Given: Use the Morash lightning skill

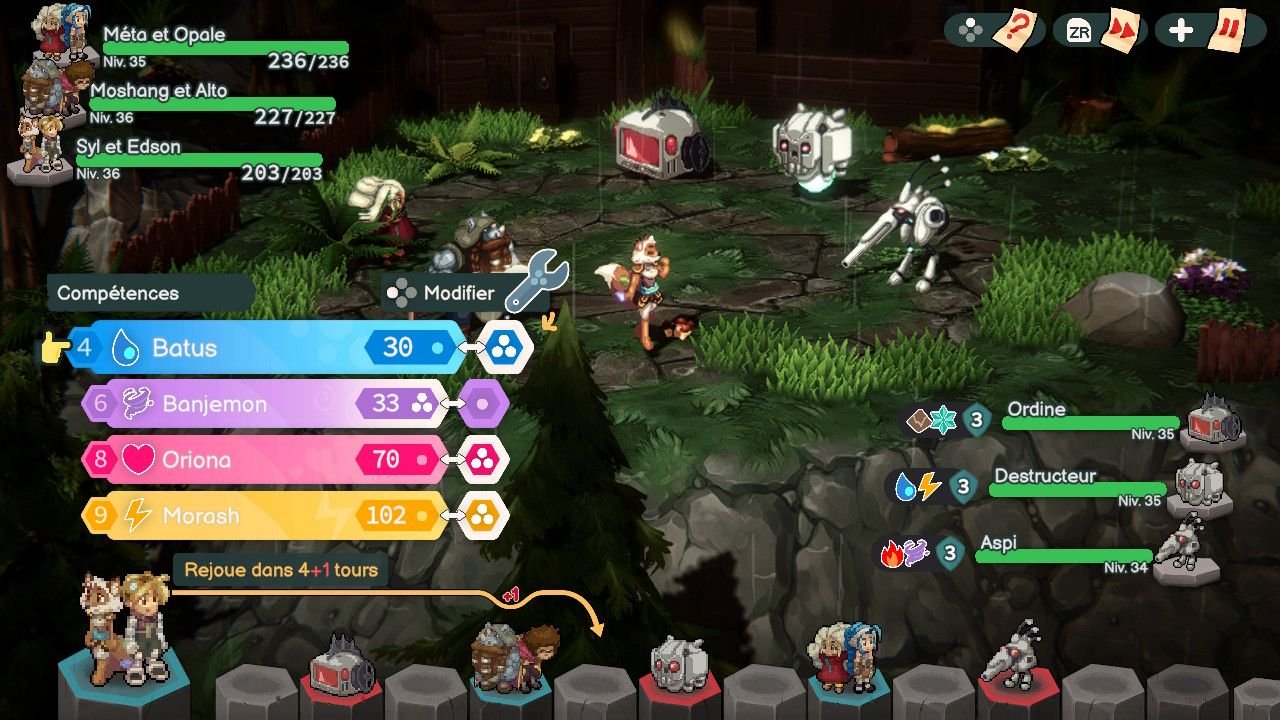Looking at the screenshot, I should tap(260, 516).
